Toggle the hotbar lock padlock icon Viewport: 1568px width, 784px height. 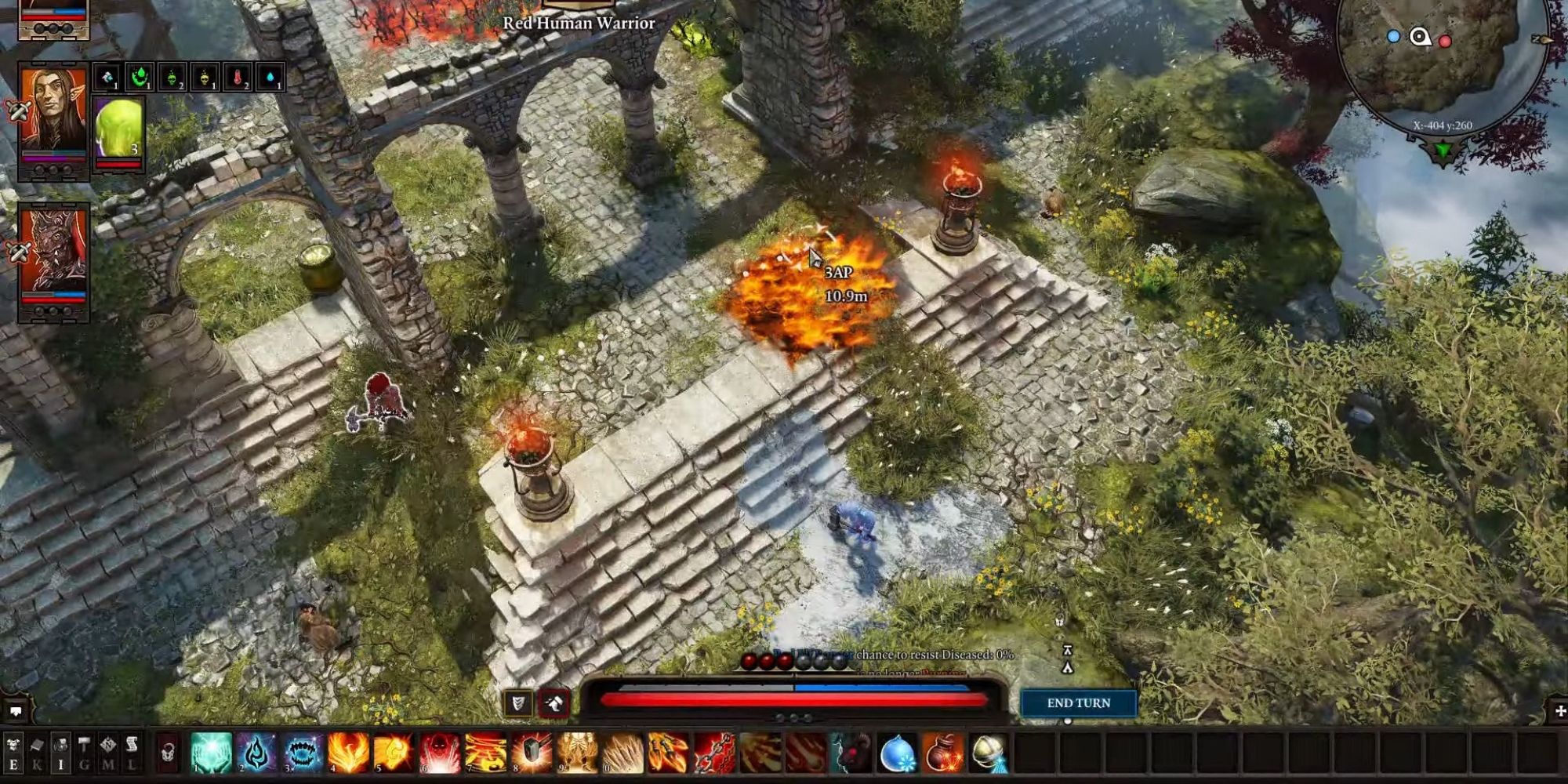click(167, 753)
